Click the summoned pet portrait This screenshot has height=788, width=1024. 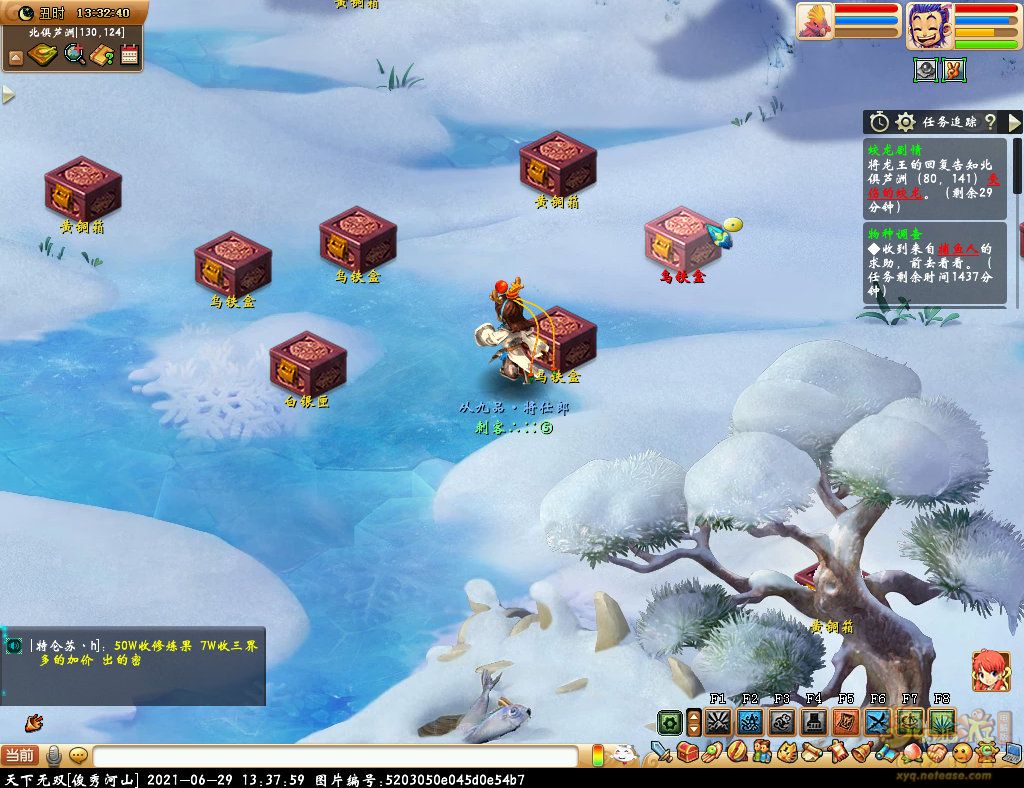click(x=815, y=21)
